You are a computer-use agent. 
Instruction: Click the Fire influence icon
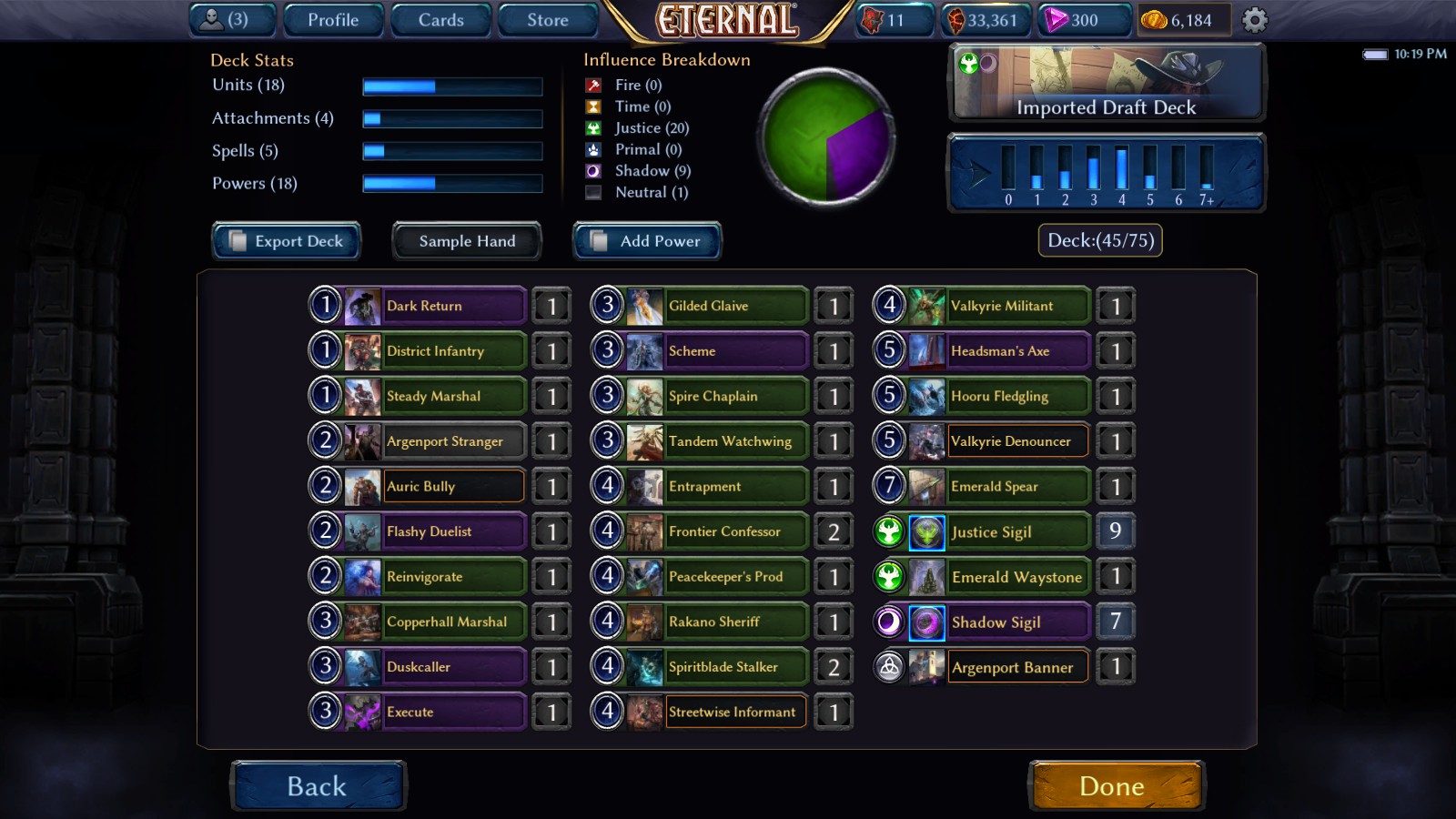click(x=593, y=85)
